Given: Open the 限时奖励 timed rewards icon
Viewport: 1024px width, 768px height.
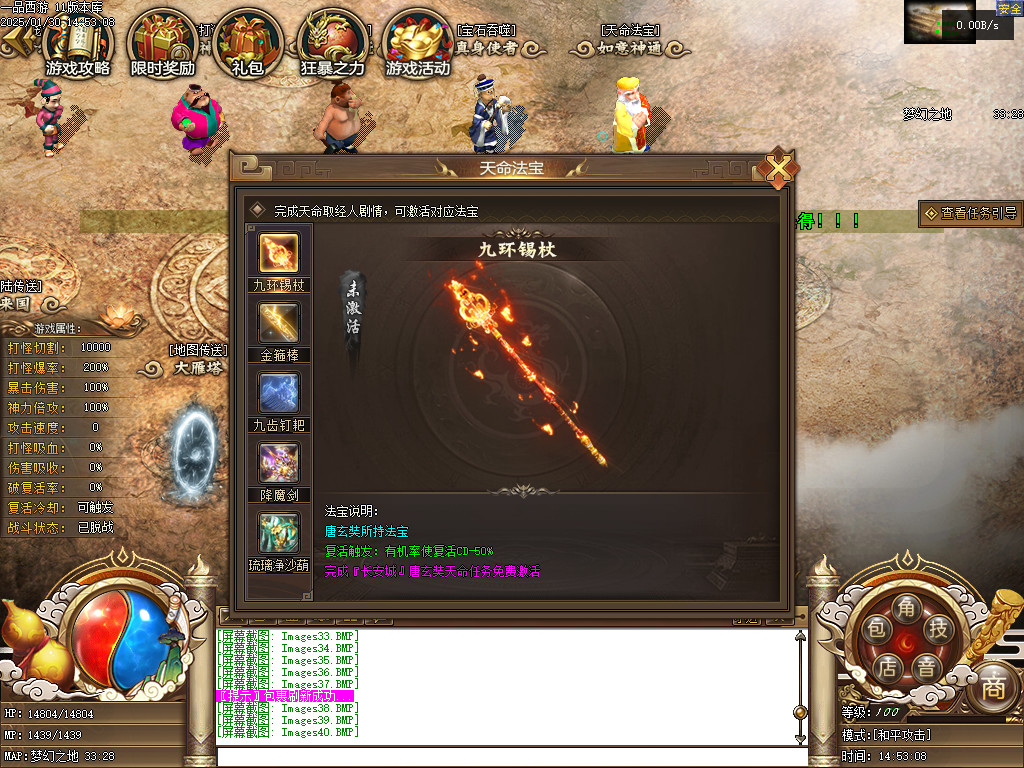Looking at the screenshot, I should (x=162, y=45).
